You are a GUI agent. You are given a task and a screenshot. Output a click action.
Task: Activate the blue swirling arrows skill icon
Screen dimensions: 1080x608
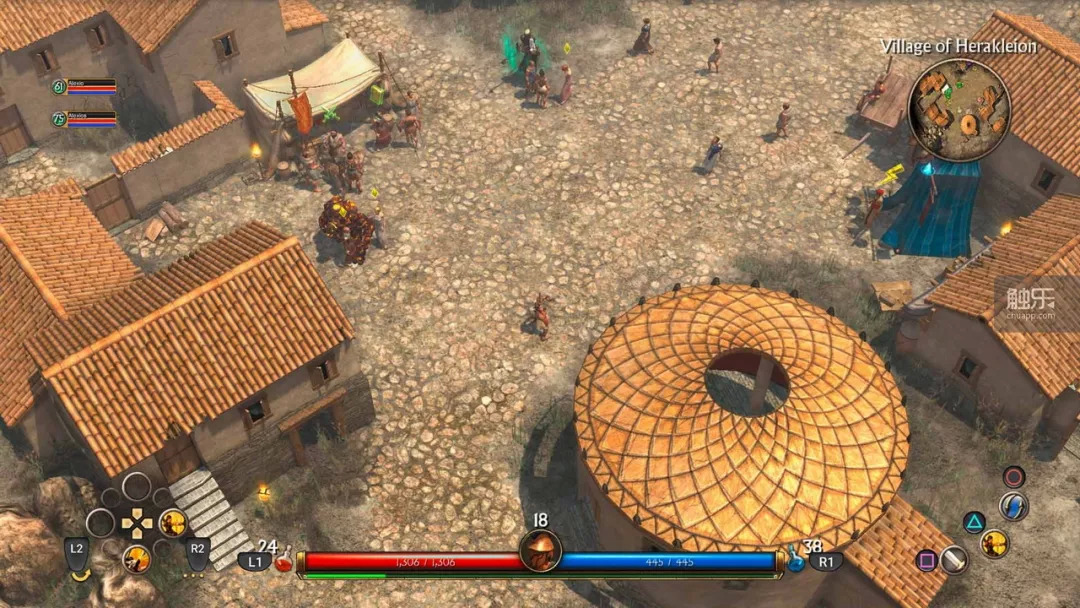[x=1013, y=506]
